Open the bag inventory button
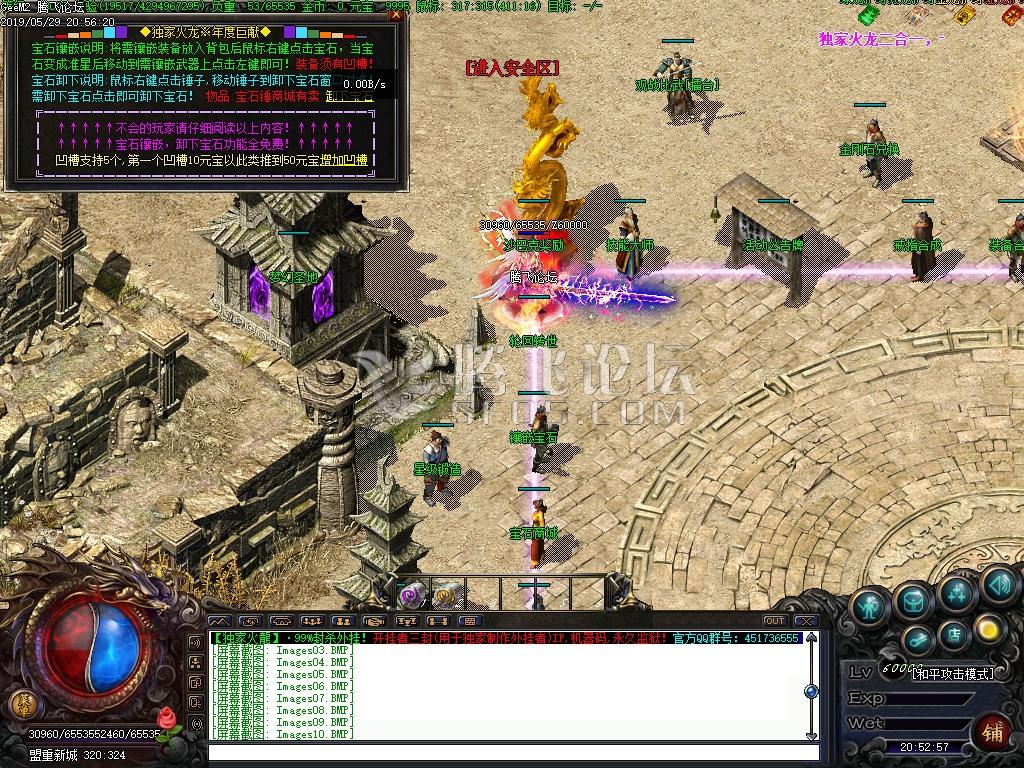The width and height of the screenshot is (1024, 768). point(913,600)
